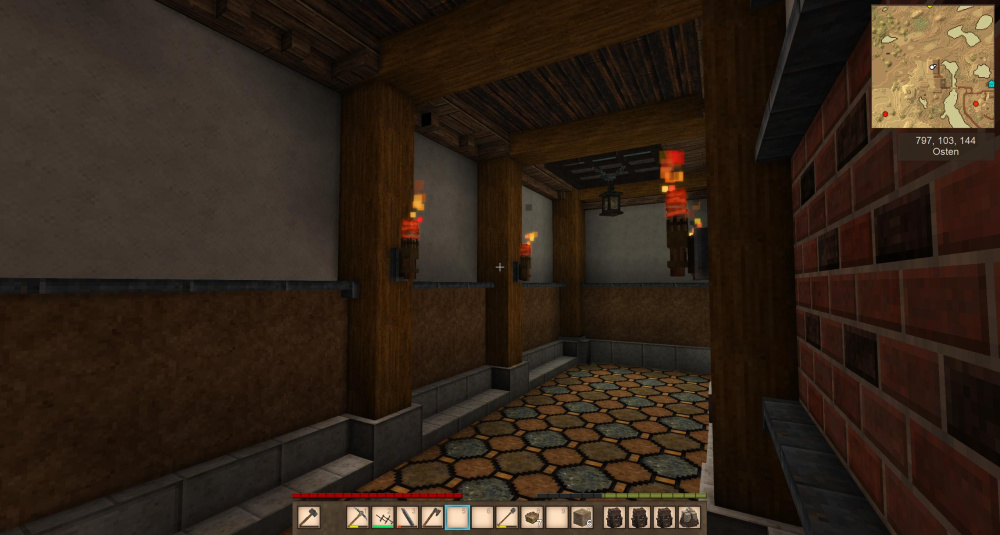This screenshot has height=535, width=1000.
Task: Choose the item in hotbar slot 2
Action: (x=383, y=517)
